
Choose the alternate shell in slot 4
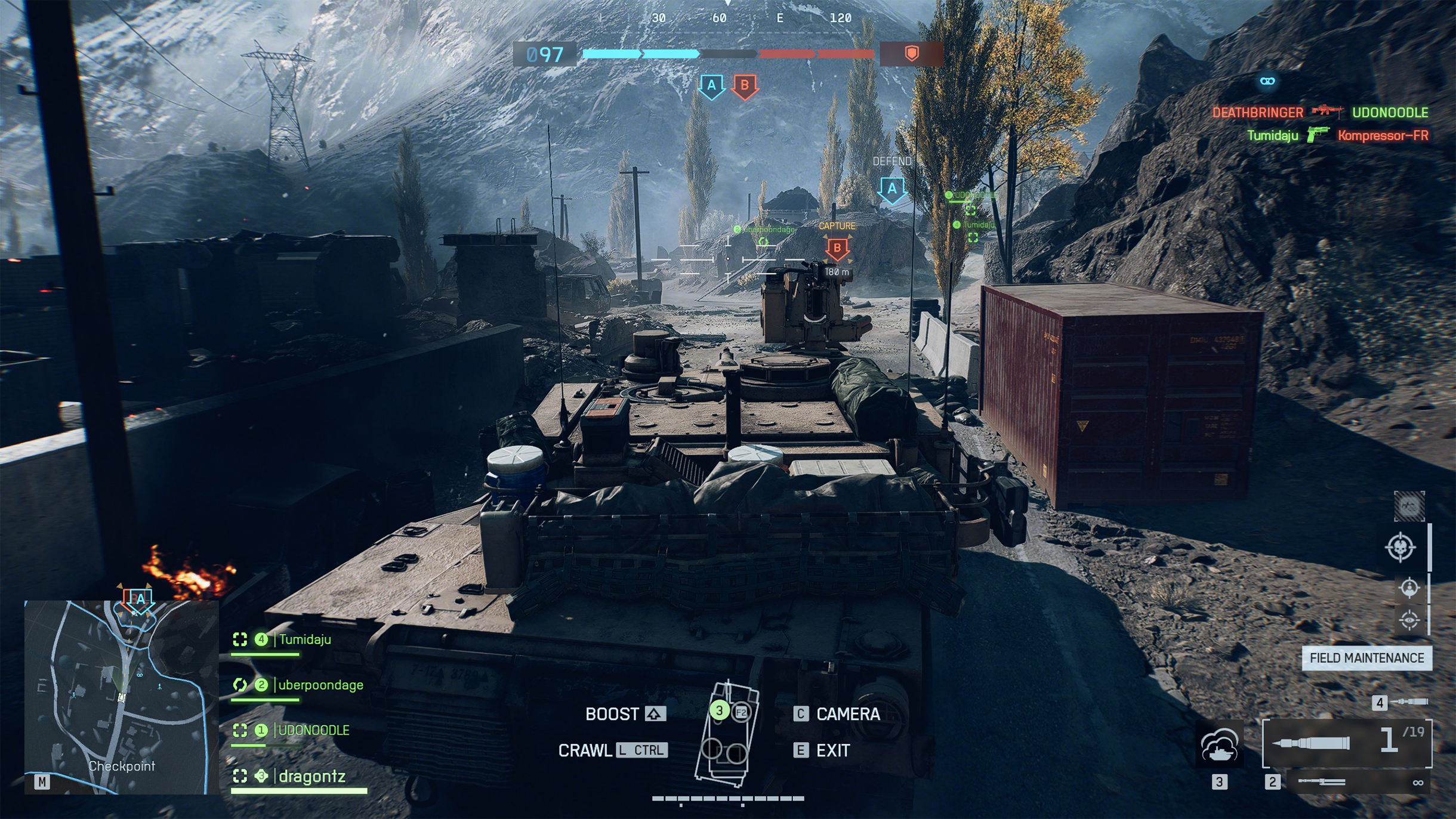(x=1402, y=703)
